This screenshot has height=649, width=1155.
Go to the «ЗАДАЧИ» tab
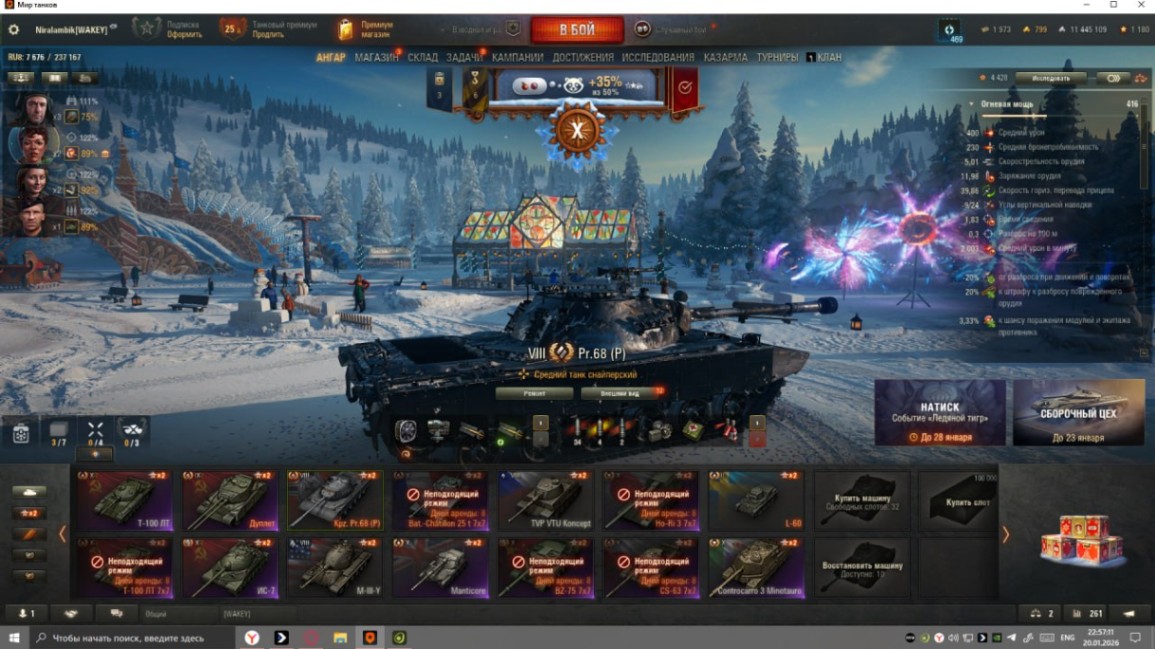pyautogui.click(x=464, y=58)
